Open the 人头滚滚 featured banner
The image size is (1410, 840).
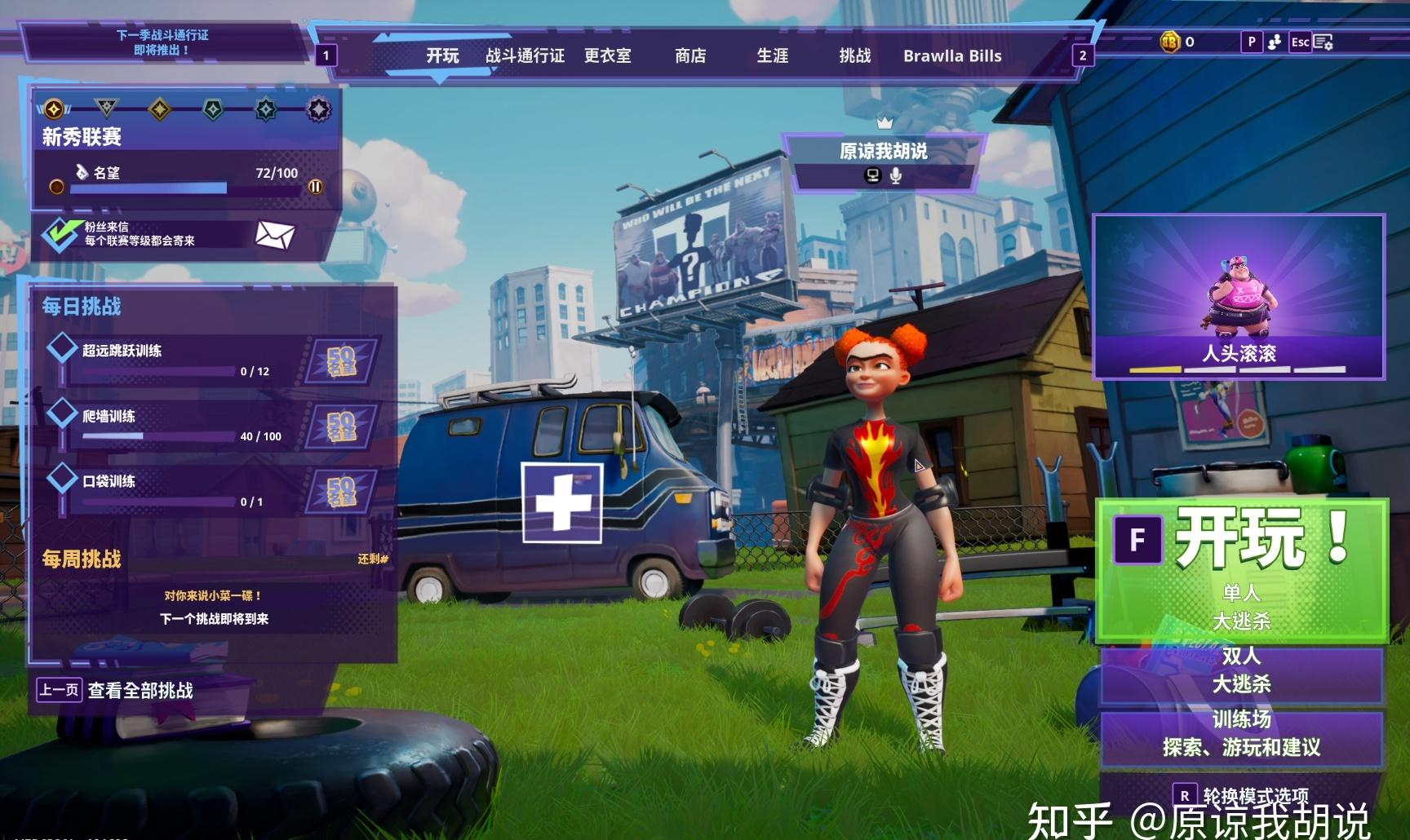click(x=1239, y=296)
